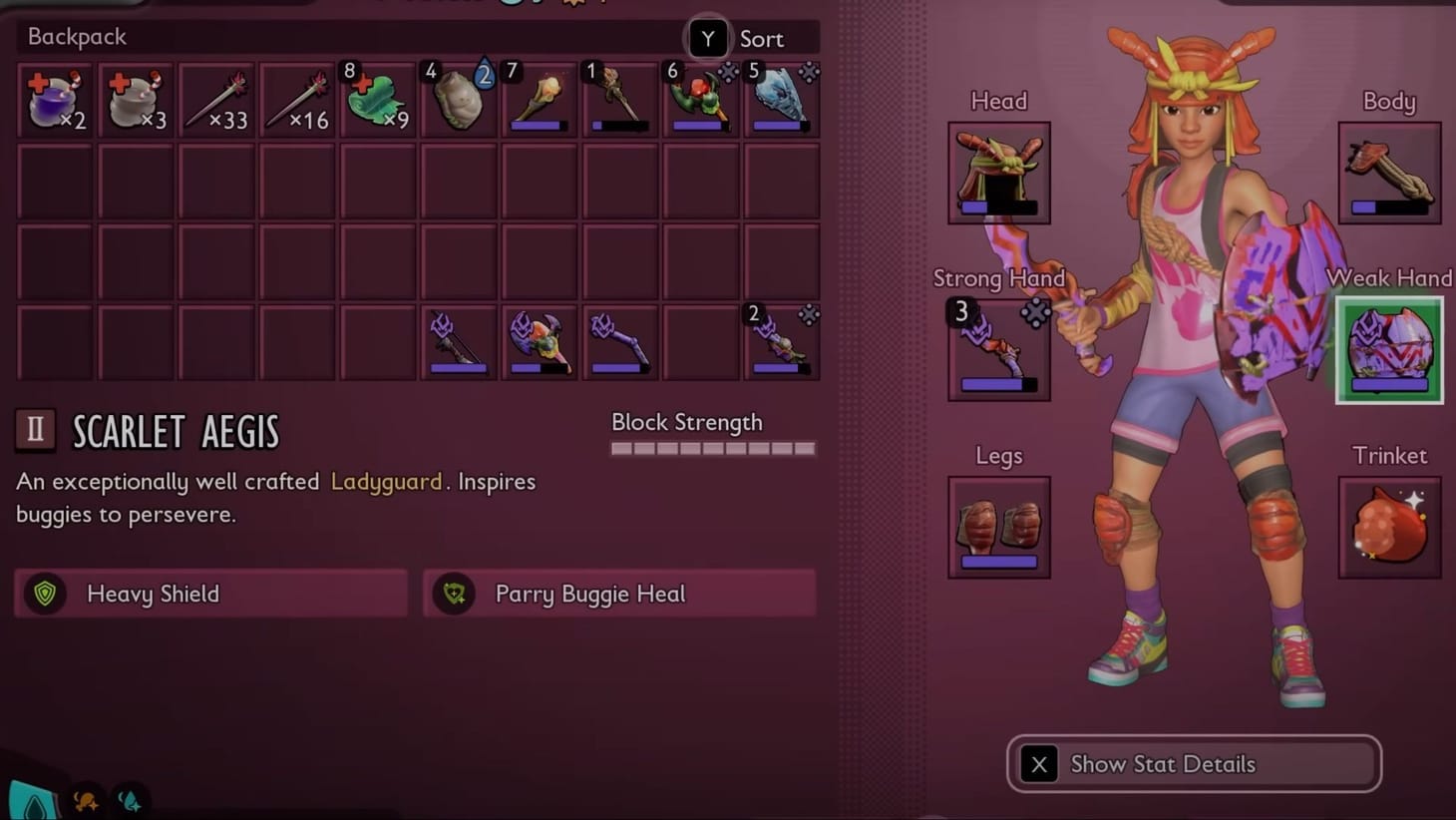Select the healing potion stack of two
1456x820 pixels.
pos(55,97)
